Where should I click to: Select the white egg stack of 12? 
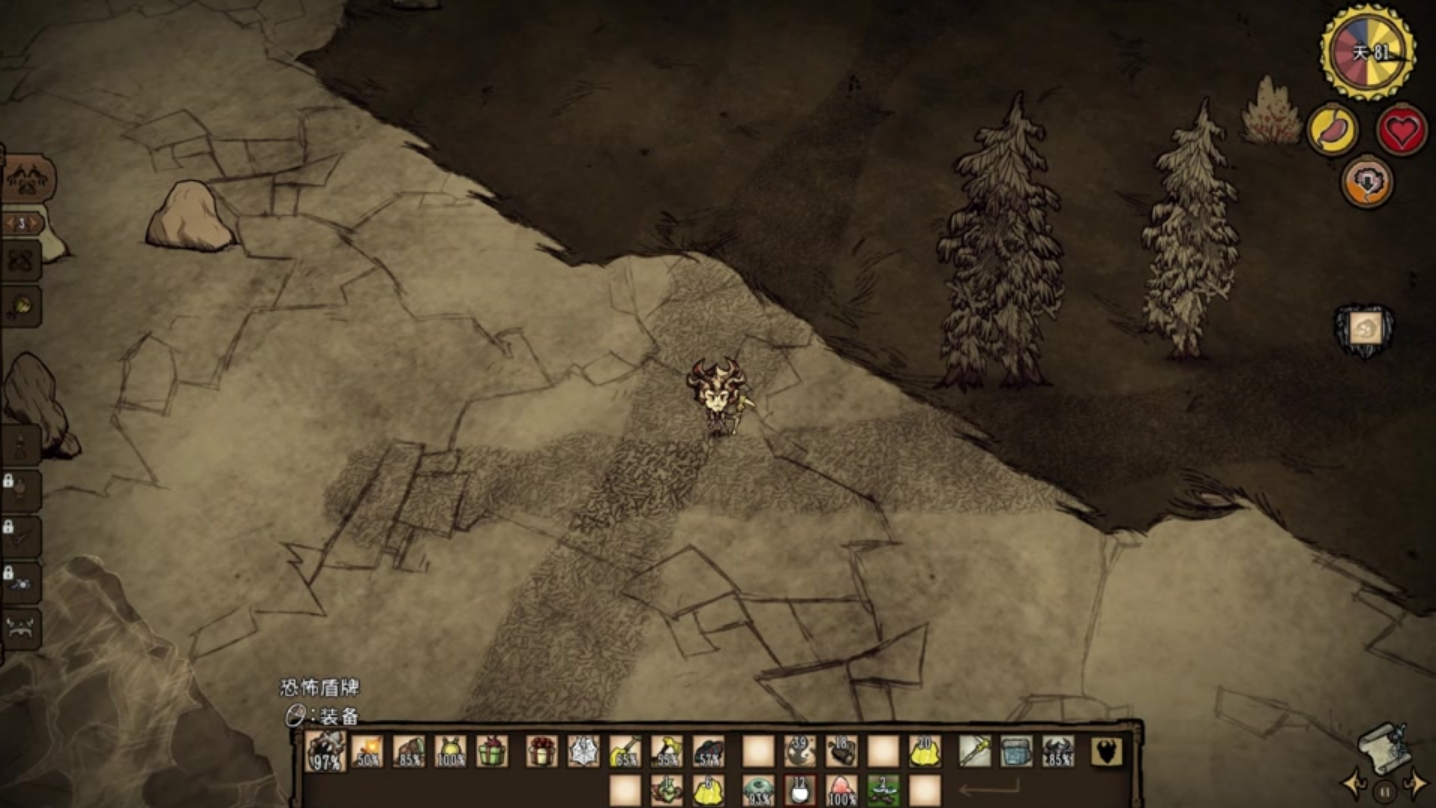click(x=799, y=790)
